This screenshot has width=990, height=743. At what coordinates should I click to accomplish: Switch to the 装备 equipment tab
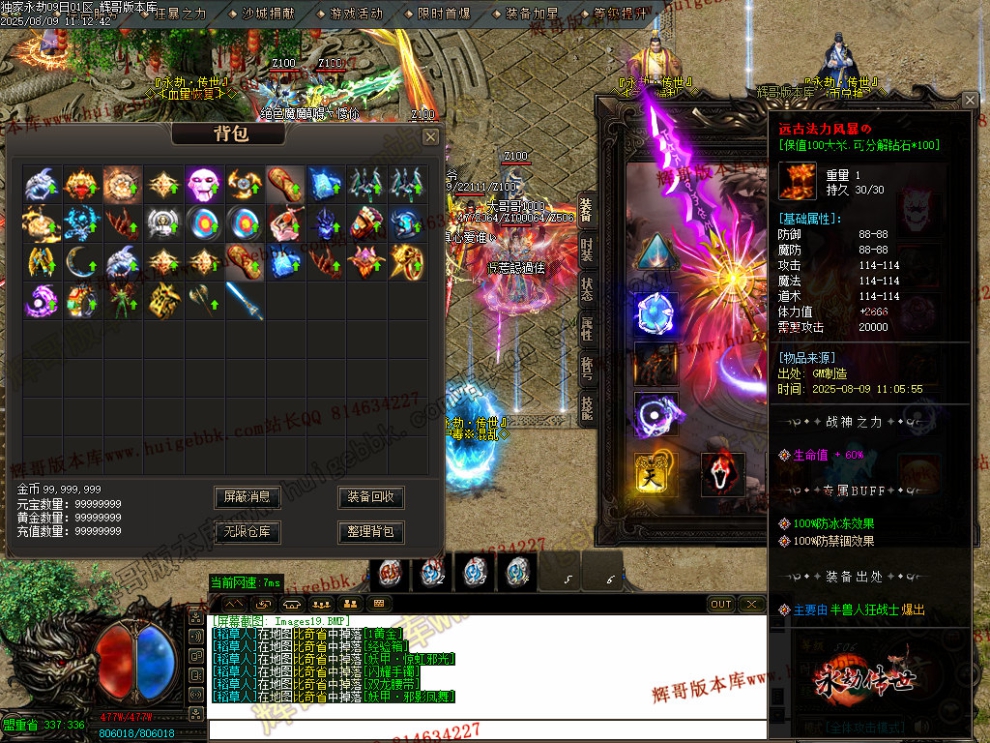click(586, 210)
